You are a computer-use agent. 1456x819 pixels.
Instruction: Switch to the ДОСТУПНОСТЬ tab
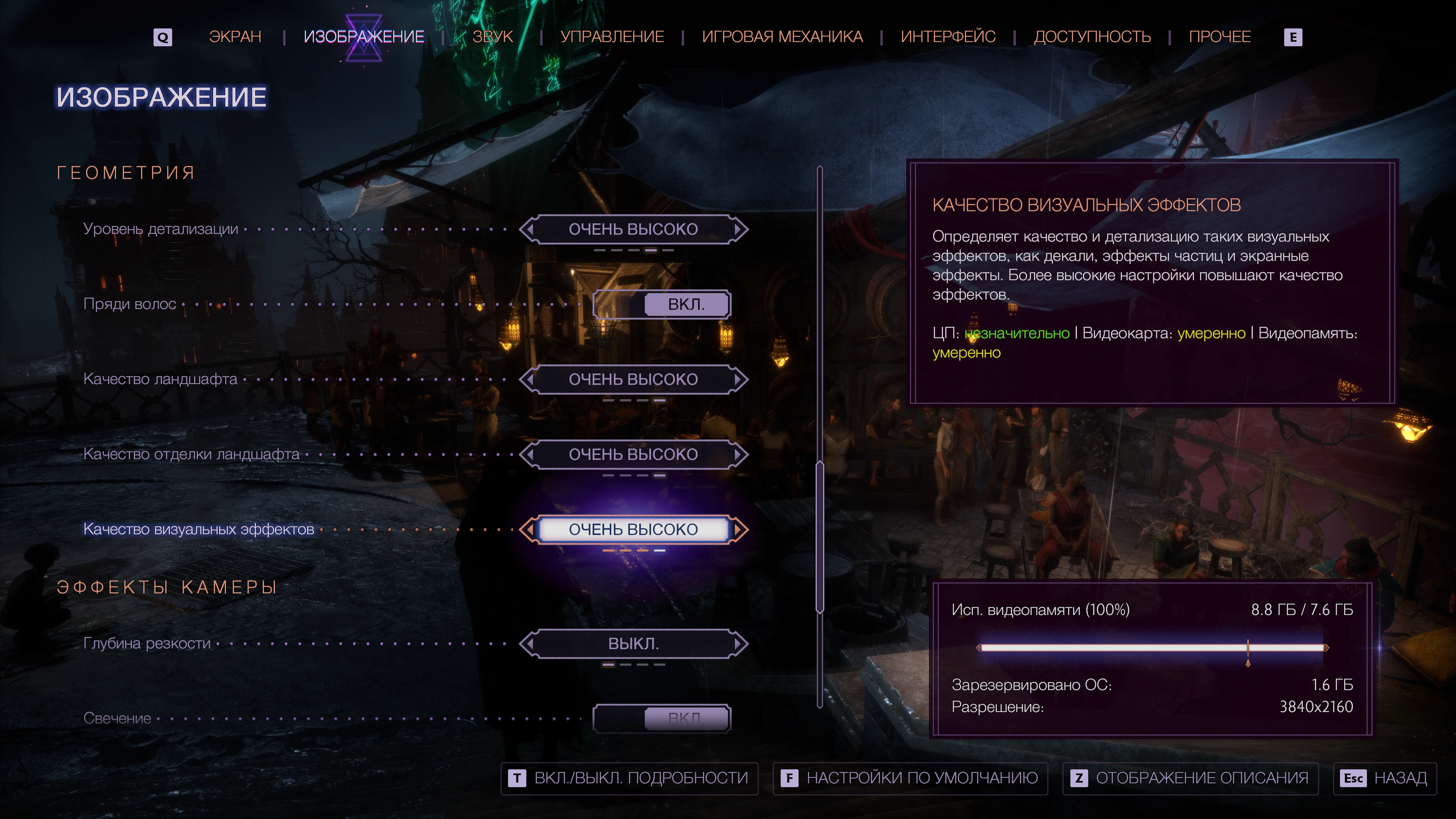coord(1092,37)
